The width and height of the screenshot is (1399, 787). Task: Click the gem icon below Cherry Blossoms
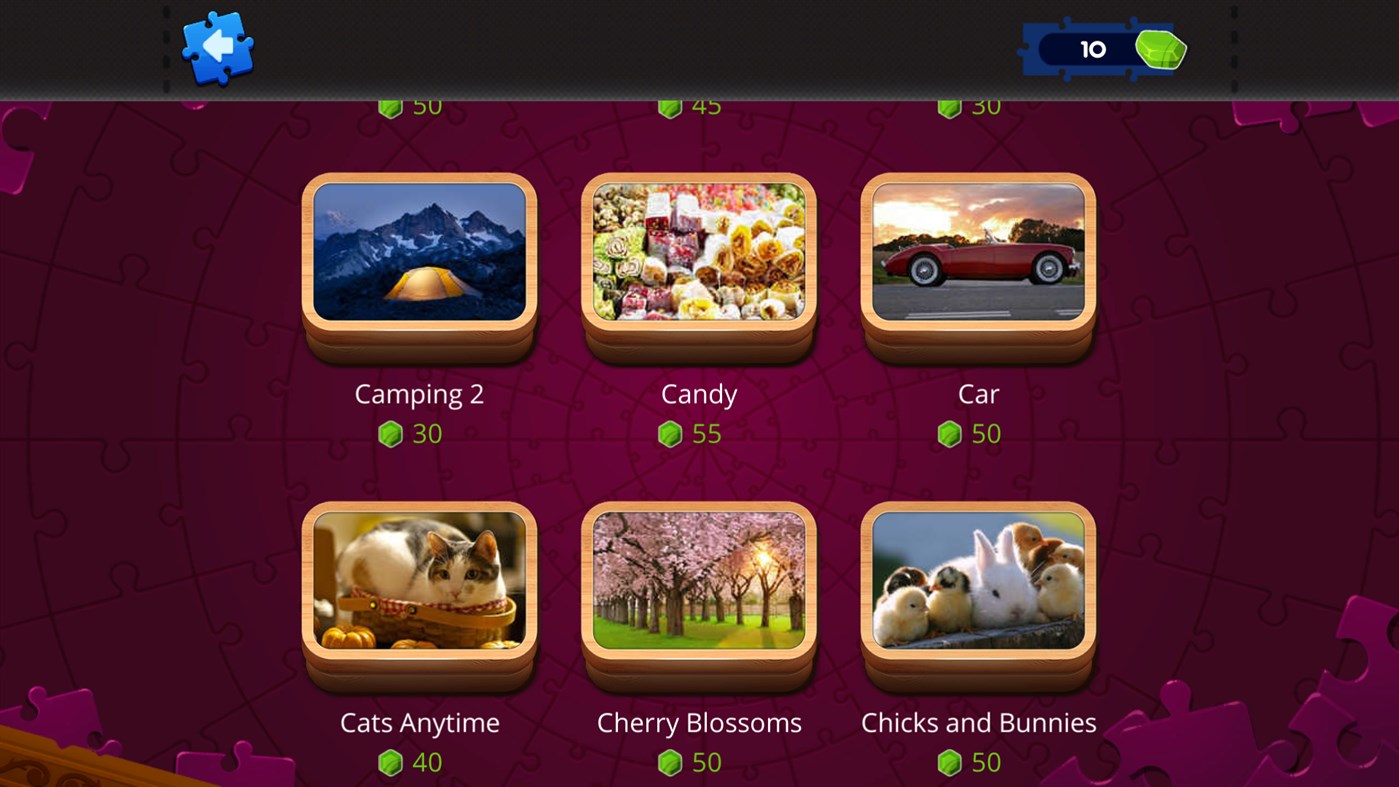tap(670, 762)
